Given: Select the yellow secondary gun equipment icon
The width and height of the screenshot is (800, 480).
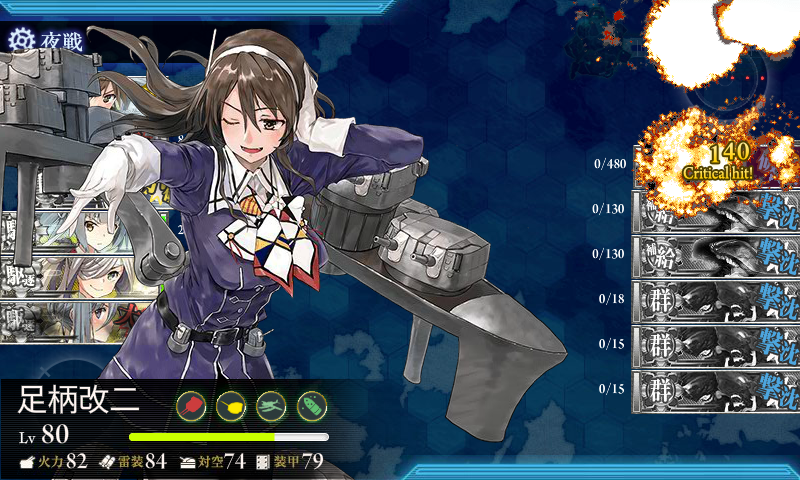Looking at the screenshot, I should pyautogui.click(x=232, y=405).
